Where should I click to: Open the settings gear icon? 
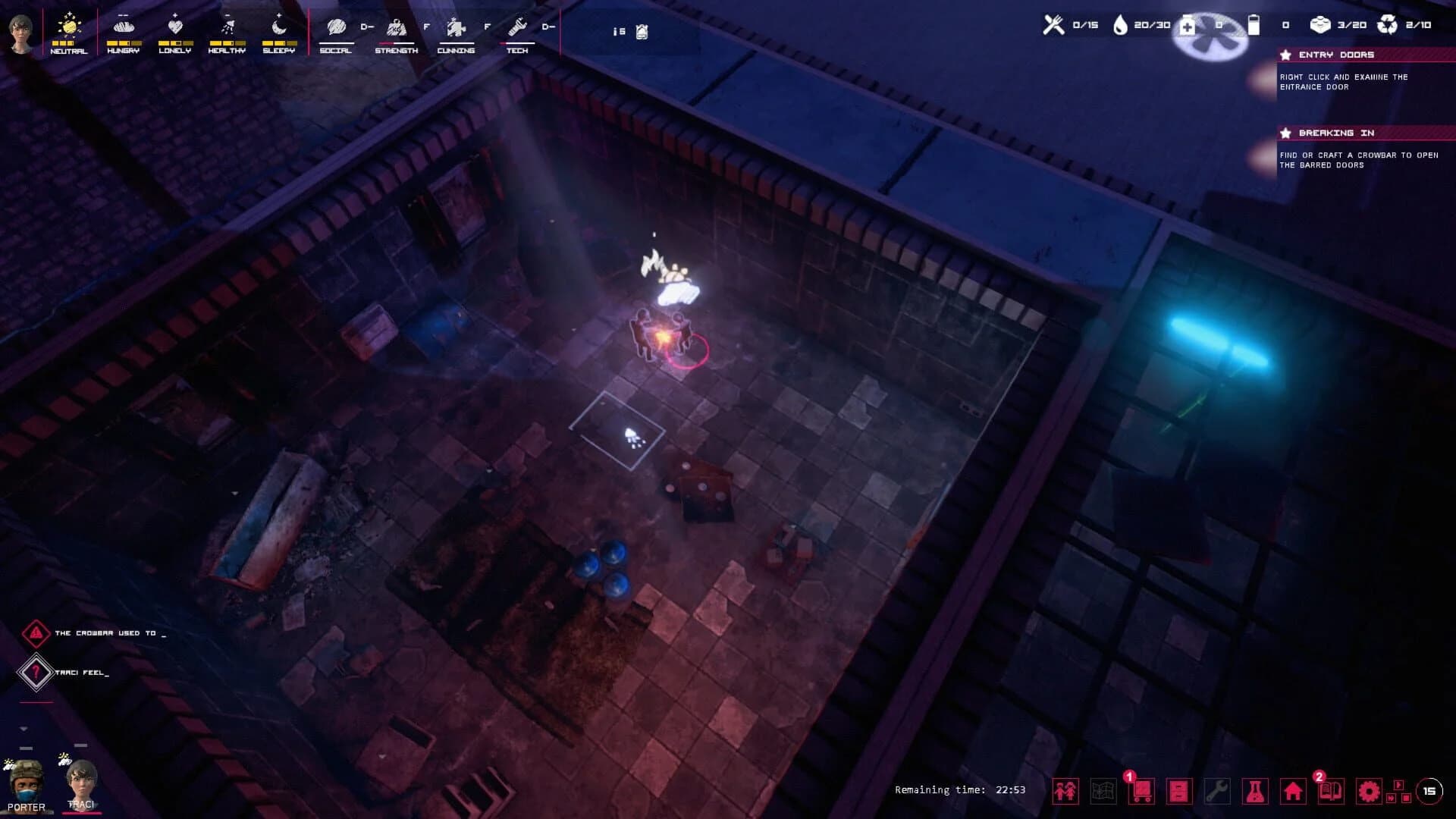(x=1370, y=791)
